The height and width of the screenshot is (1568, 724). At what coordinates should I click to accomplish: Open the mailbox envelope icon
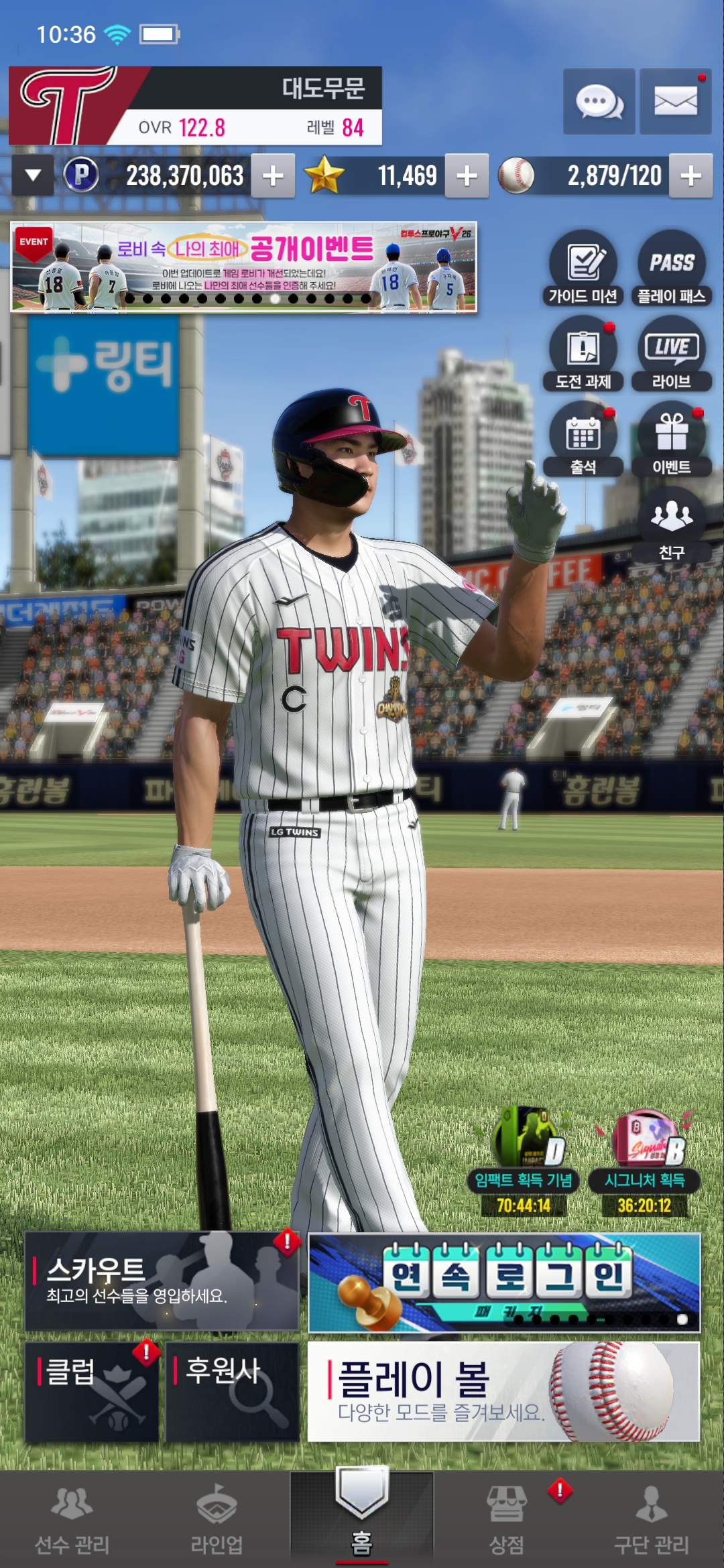675,102
